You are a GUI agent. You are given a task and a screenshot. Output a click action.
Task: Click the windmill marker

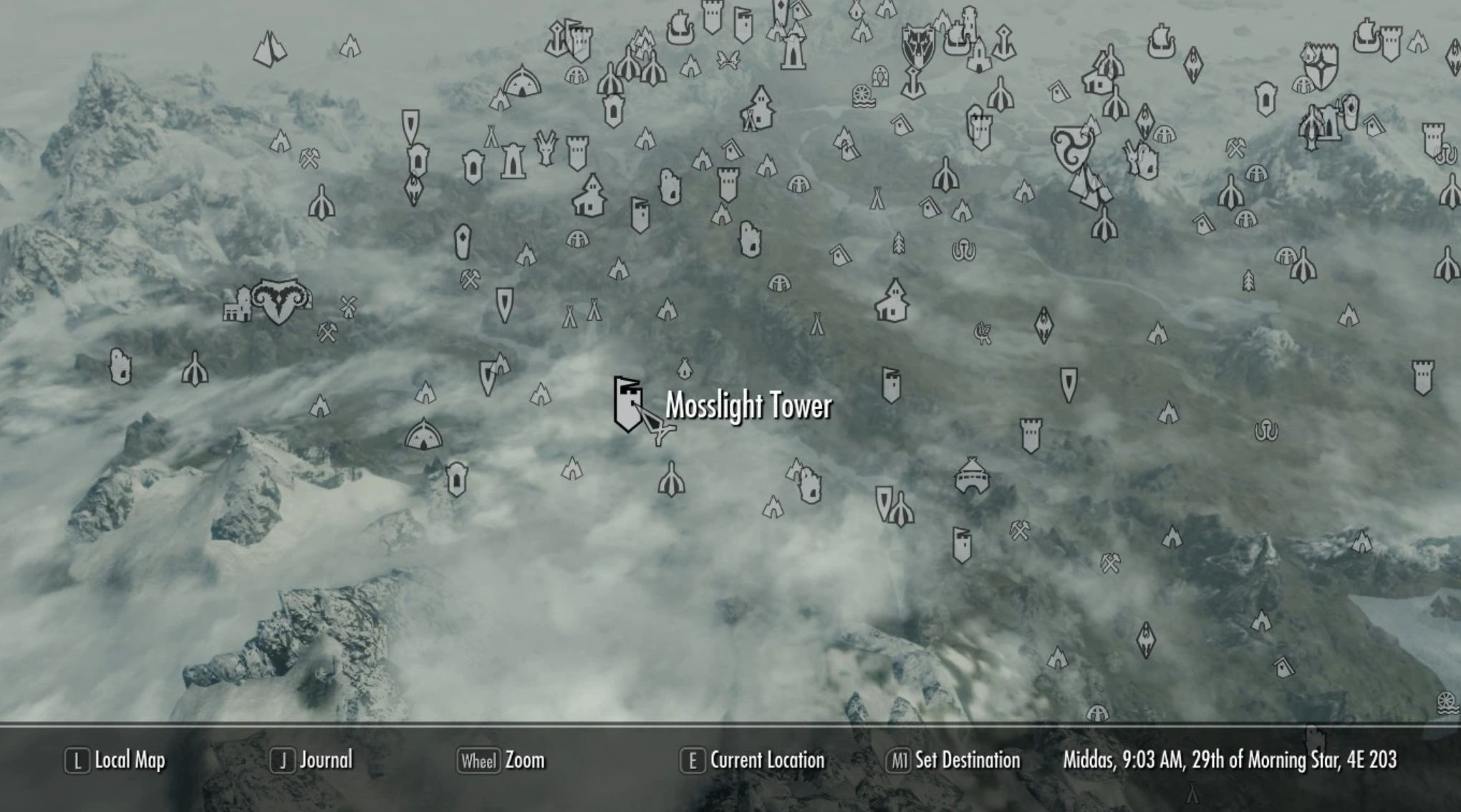tap(348, 306)
